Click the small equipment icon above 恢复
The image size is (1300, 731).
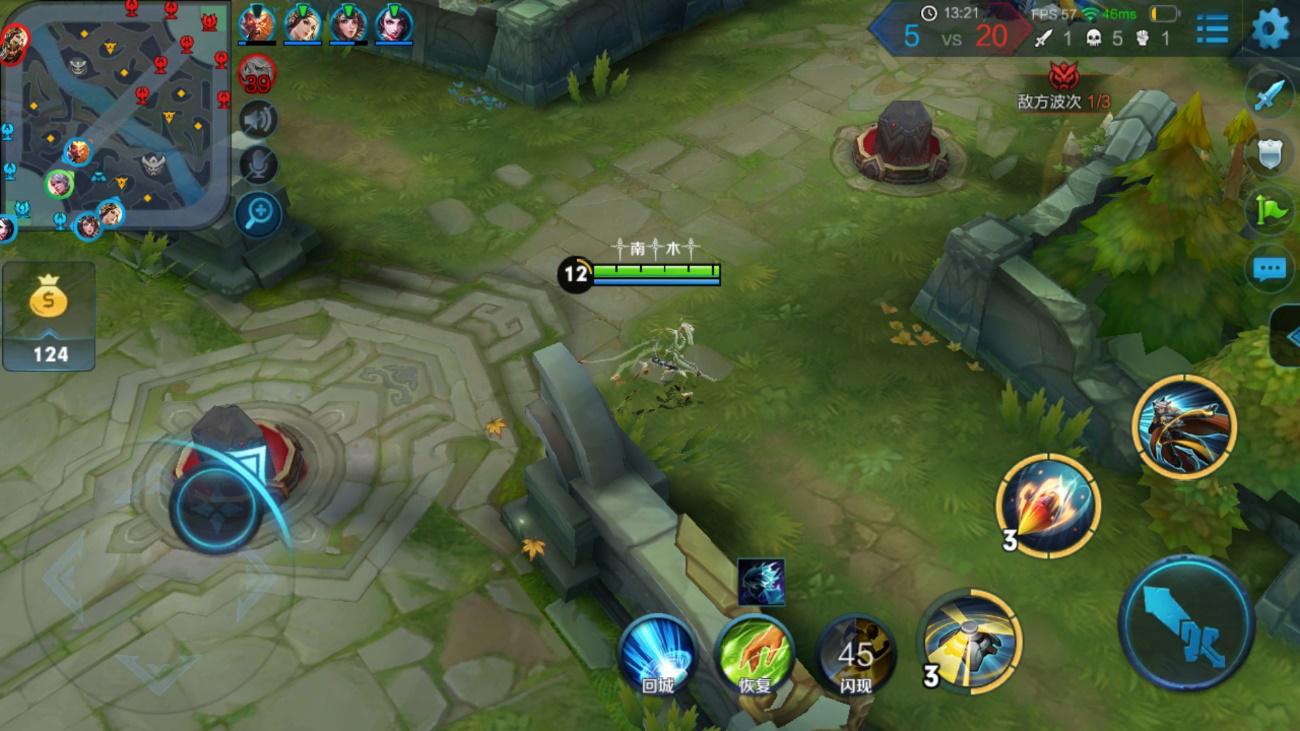tap(761, 582)
